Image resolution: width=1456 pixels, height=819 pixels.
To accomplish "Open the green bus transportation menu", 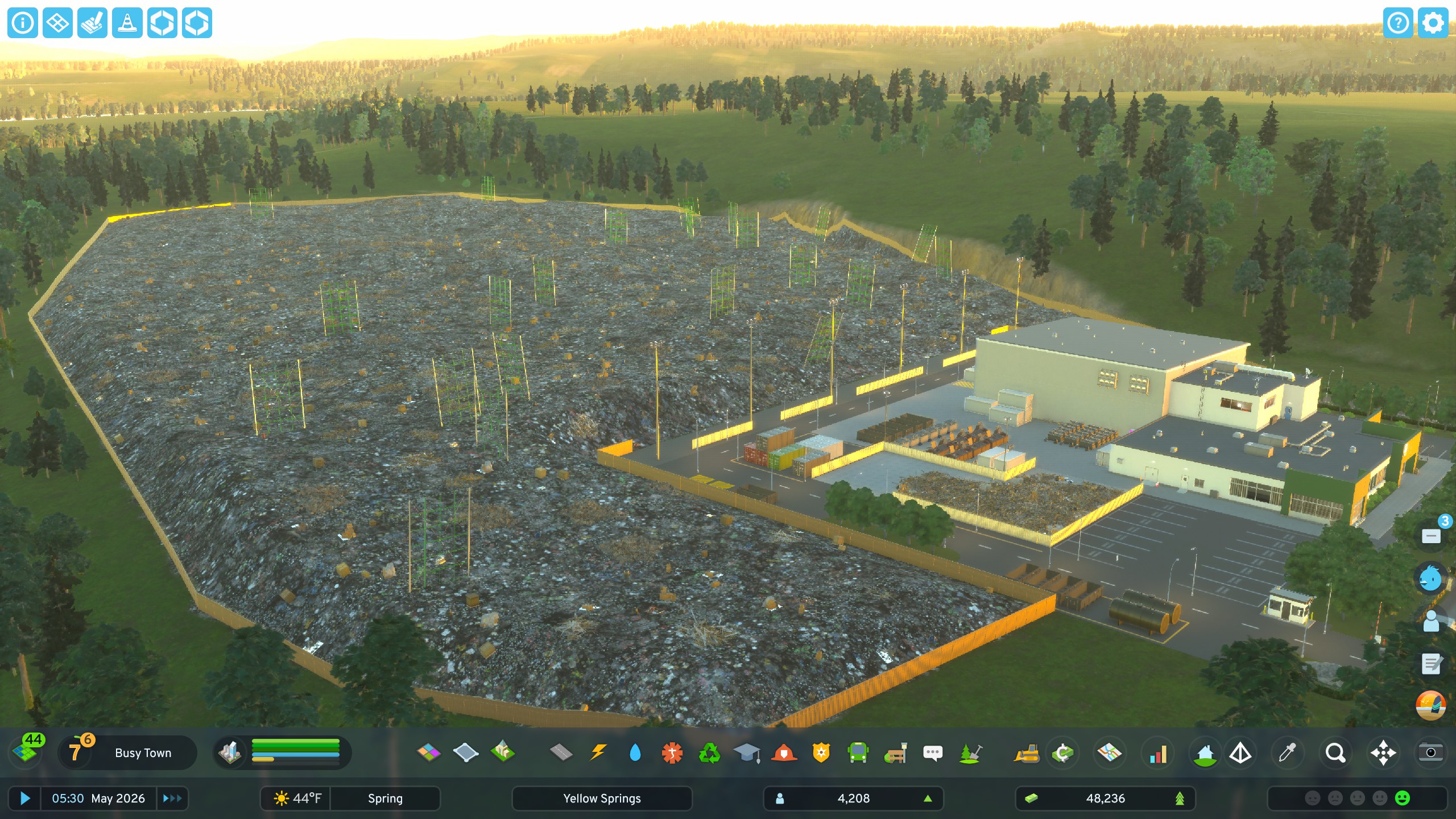I will [x=858, y=753].
